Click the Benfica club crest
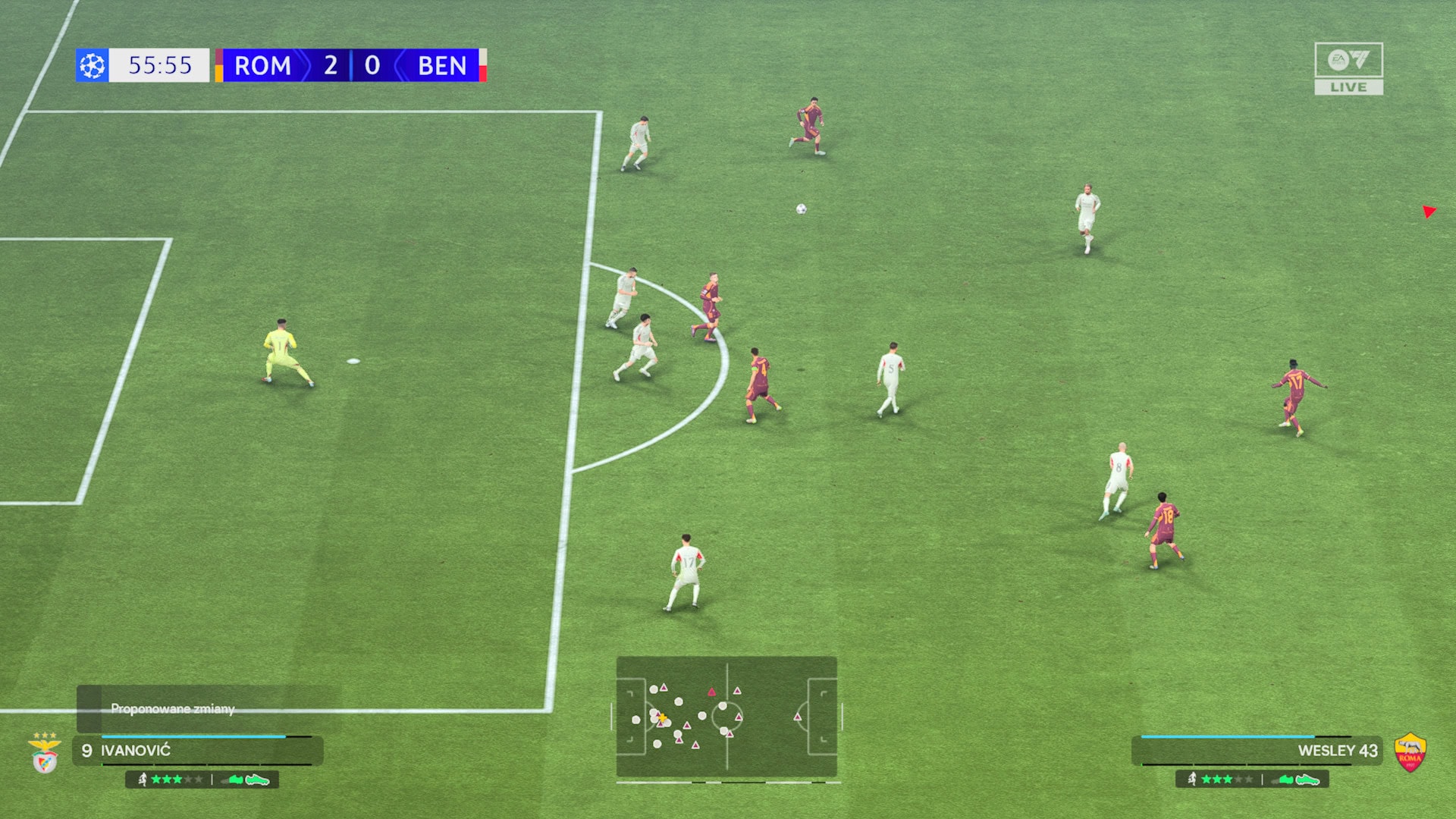The width and height of the screenshot is (1456, 819). (45, 753)
